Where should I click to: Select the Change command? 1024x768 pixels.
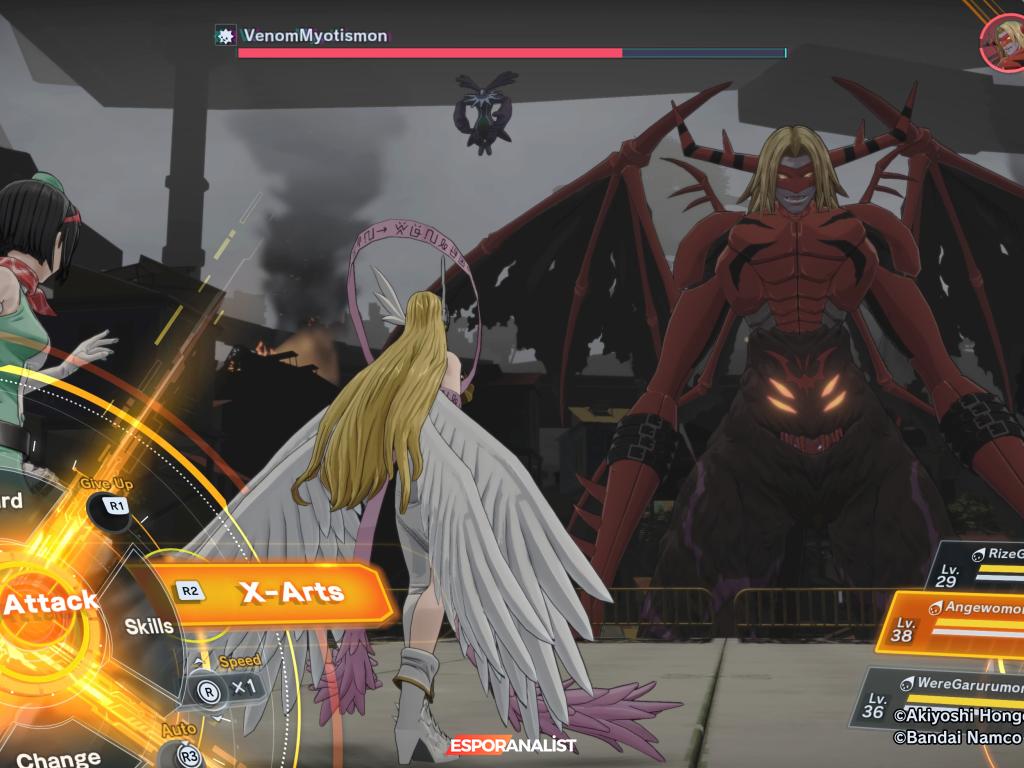(x=58, y=757)
